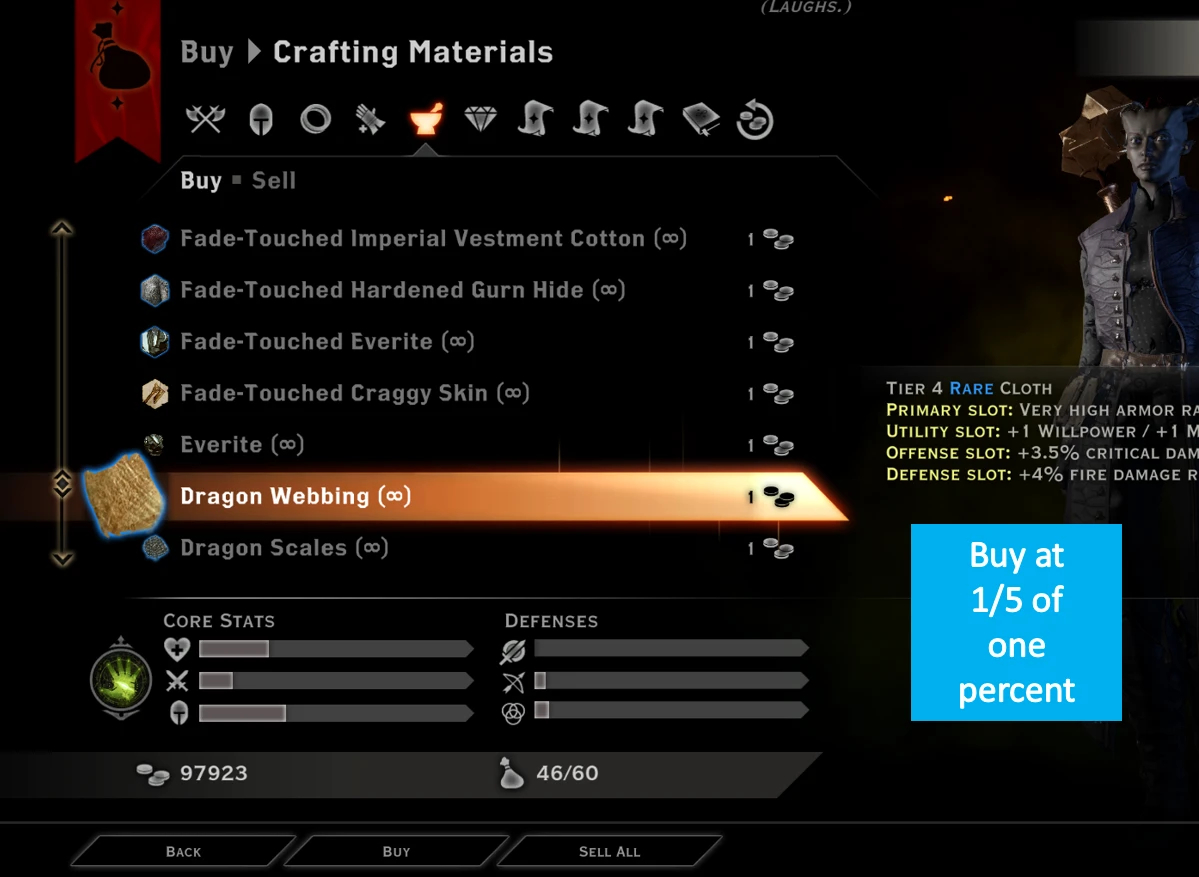The height and width of the screenshot is (877, 1199).
Task: Select the plain Everite material
Action: click(241, 445)
